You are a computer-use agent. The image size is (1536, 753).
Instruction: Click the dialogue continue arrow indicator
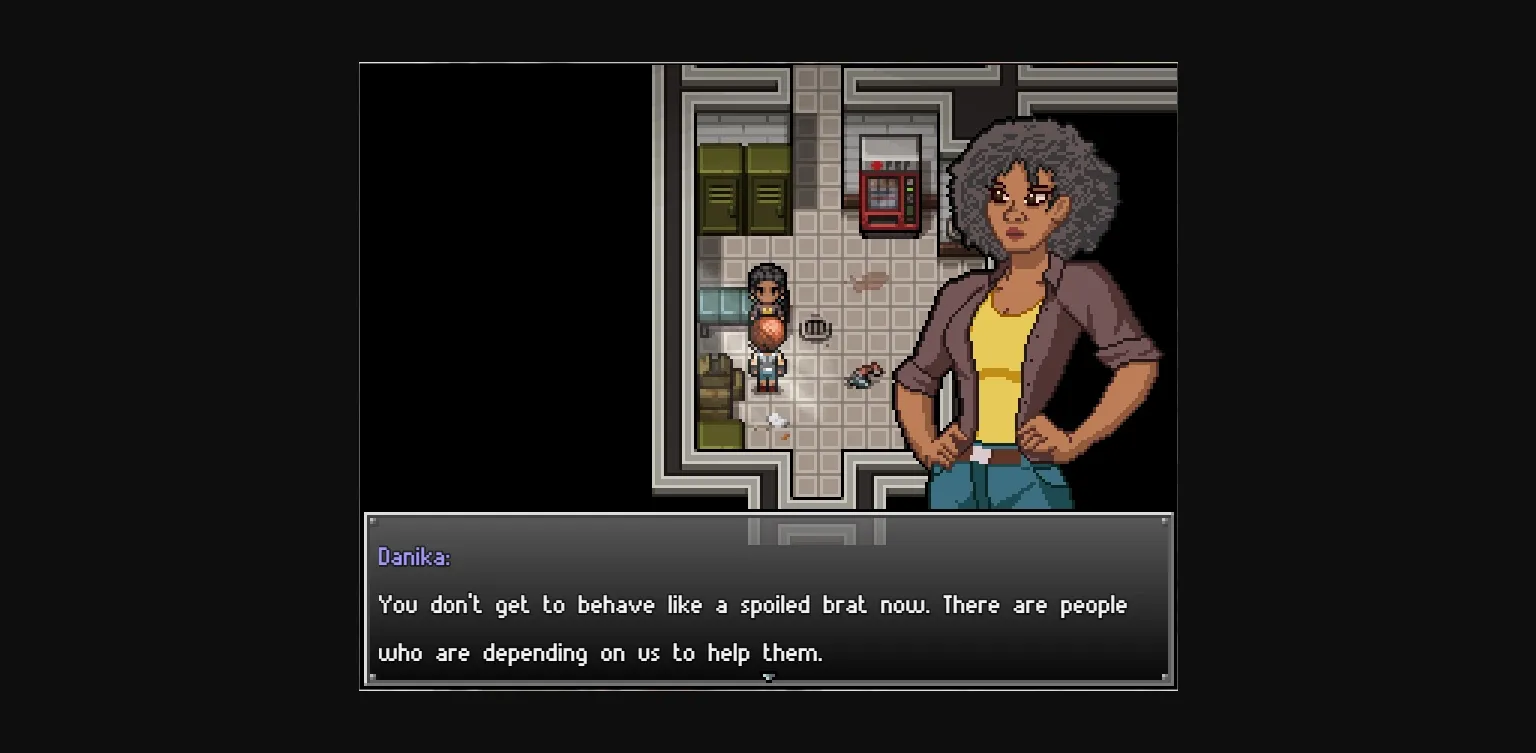click(768, 678)
